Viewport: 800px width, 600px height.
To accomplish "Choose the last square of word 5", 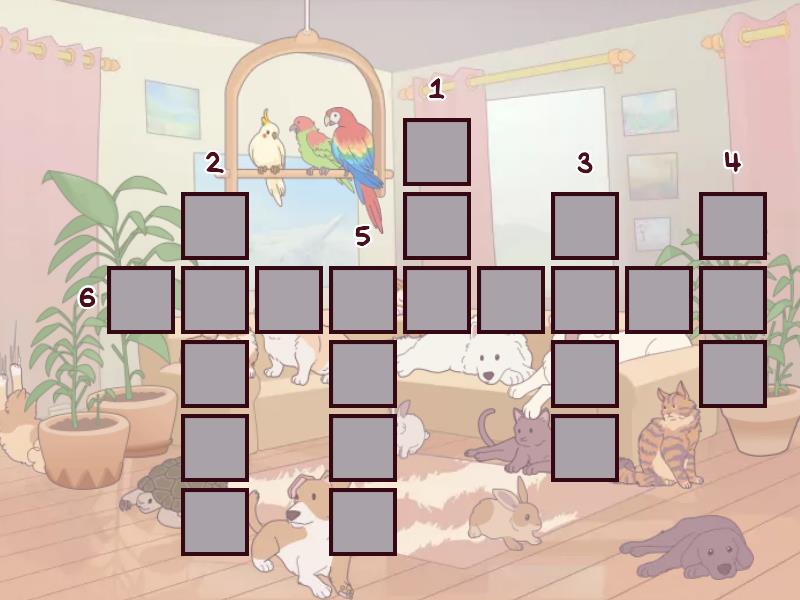I will [x=363, y=522].
